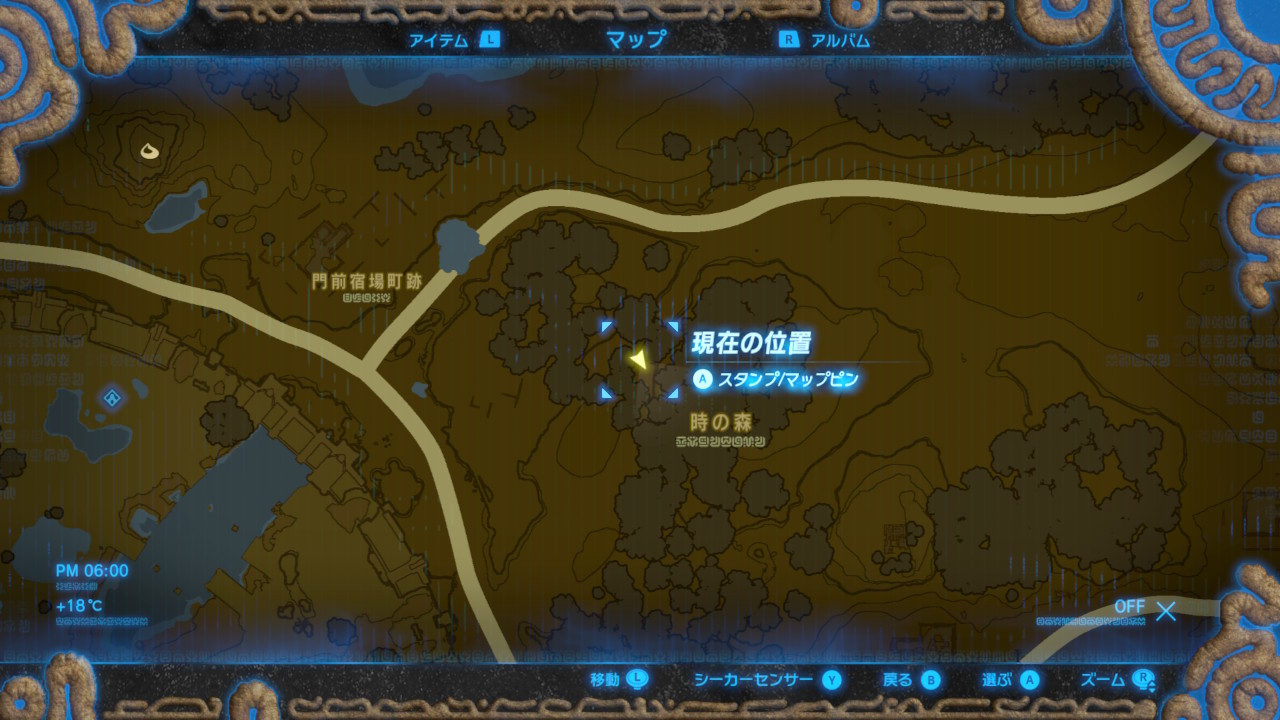Click the A button icon next to スタンプ/マップピン

click(x=703, y=379)
